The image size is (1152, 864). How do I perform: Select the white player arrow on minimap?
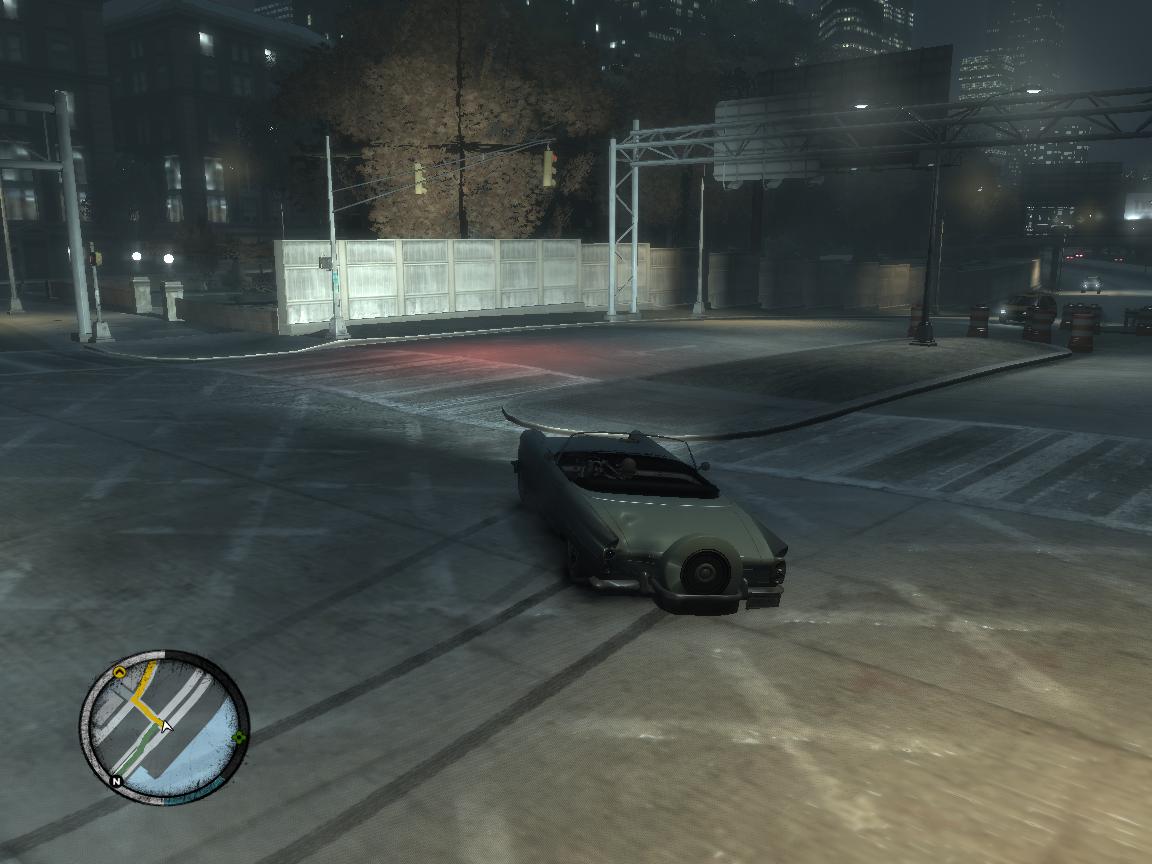[166, 725]
